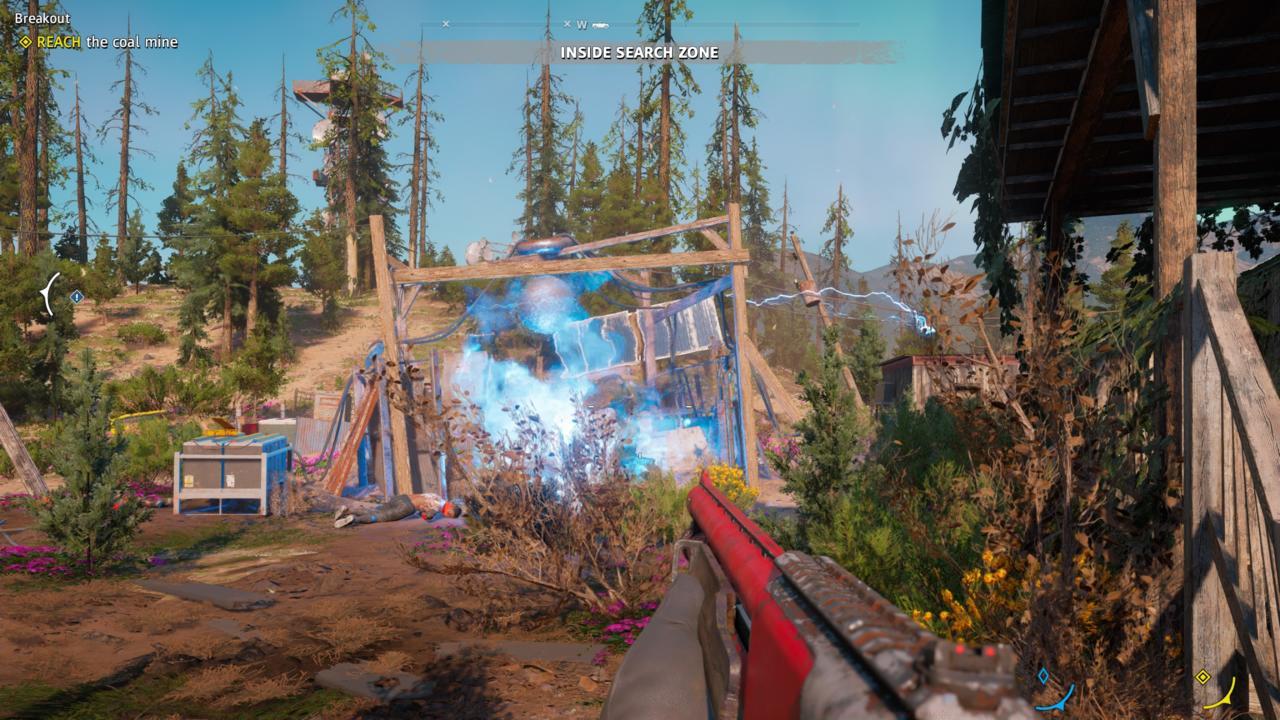Select the blue diamond ability indicator
1280x720 pixels.
point(1044,676)
